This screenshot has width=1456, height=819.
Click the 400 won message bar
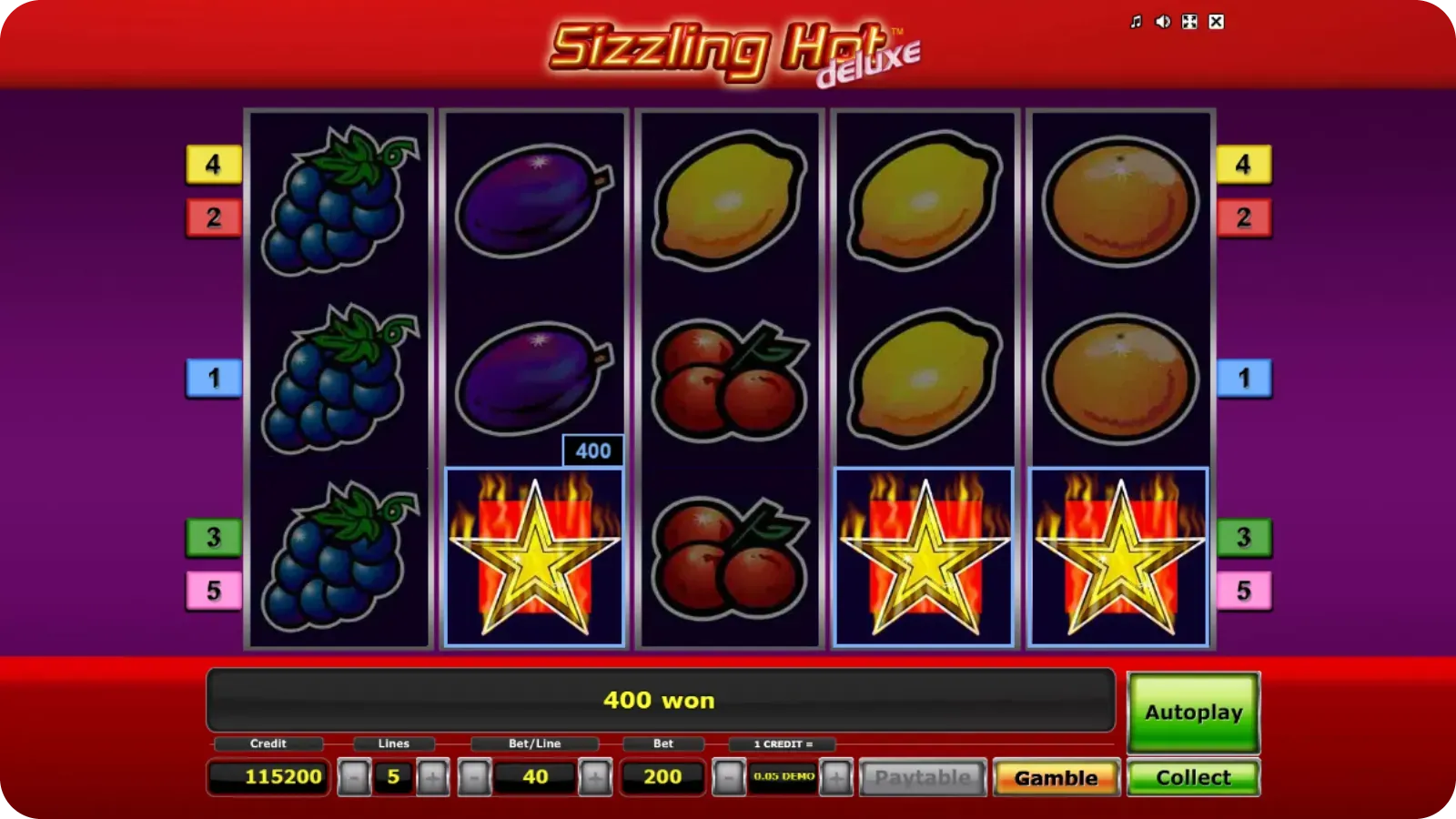pos(661,701)
